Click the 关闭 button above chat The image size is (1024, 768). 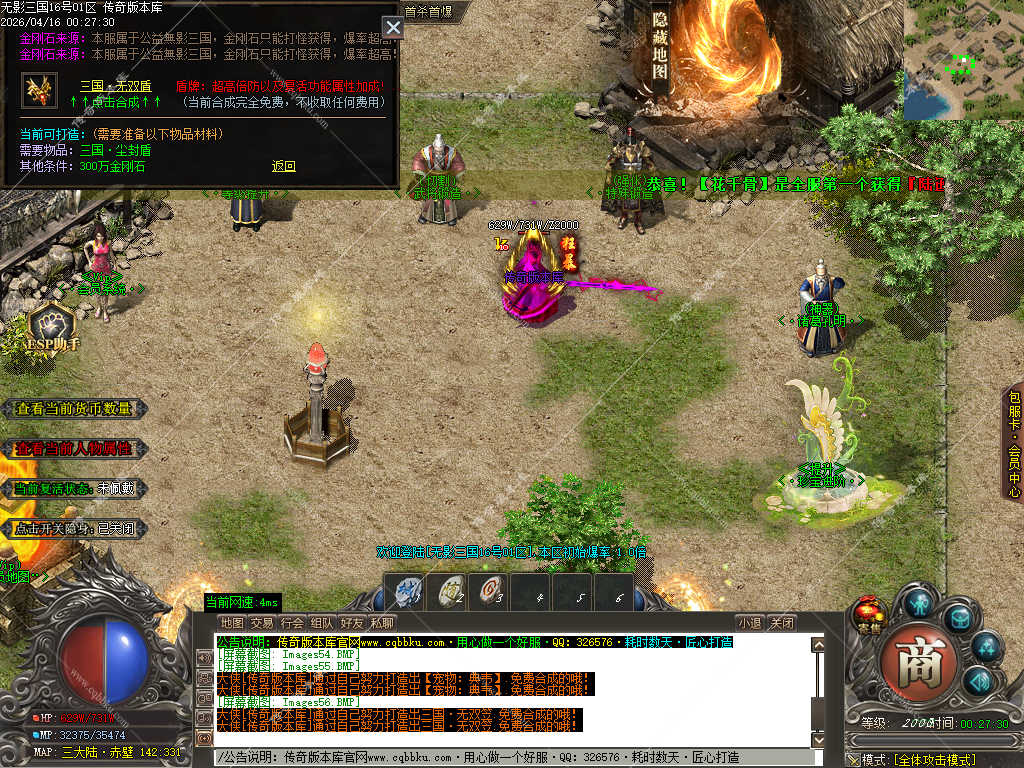pos(782,623)
